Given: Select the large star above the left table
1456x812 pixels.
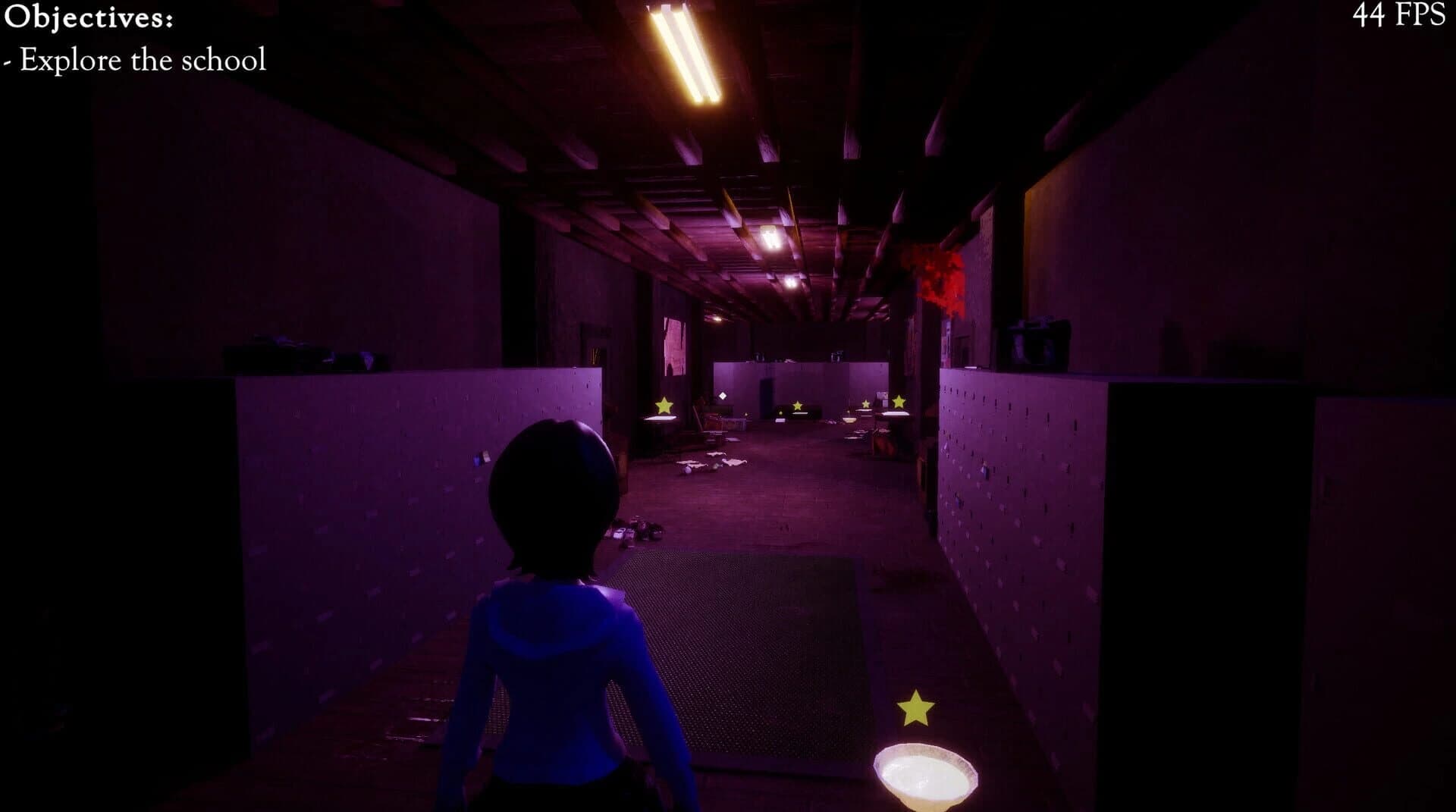Looking at the screenshot, I should point(664,406).
